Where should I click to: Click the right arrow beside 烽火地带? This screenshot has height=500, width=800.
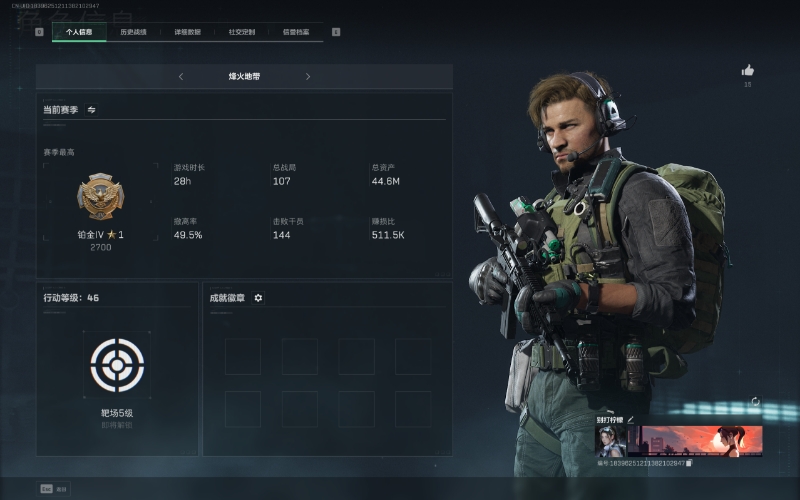tap(307, 77)
